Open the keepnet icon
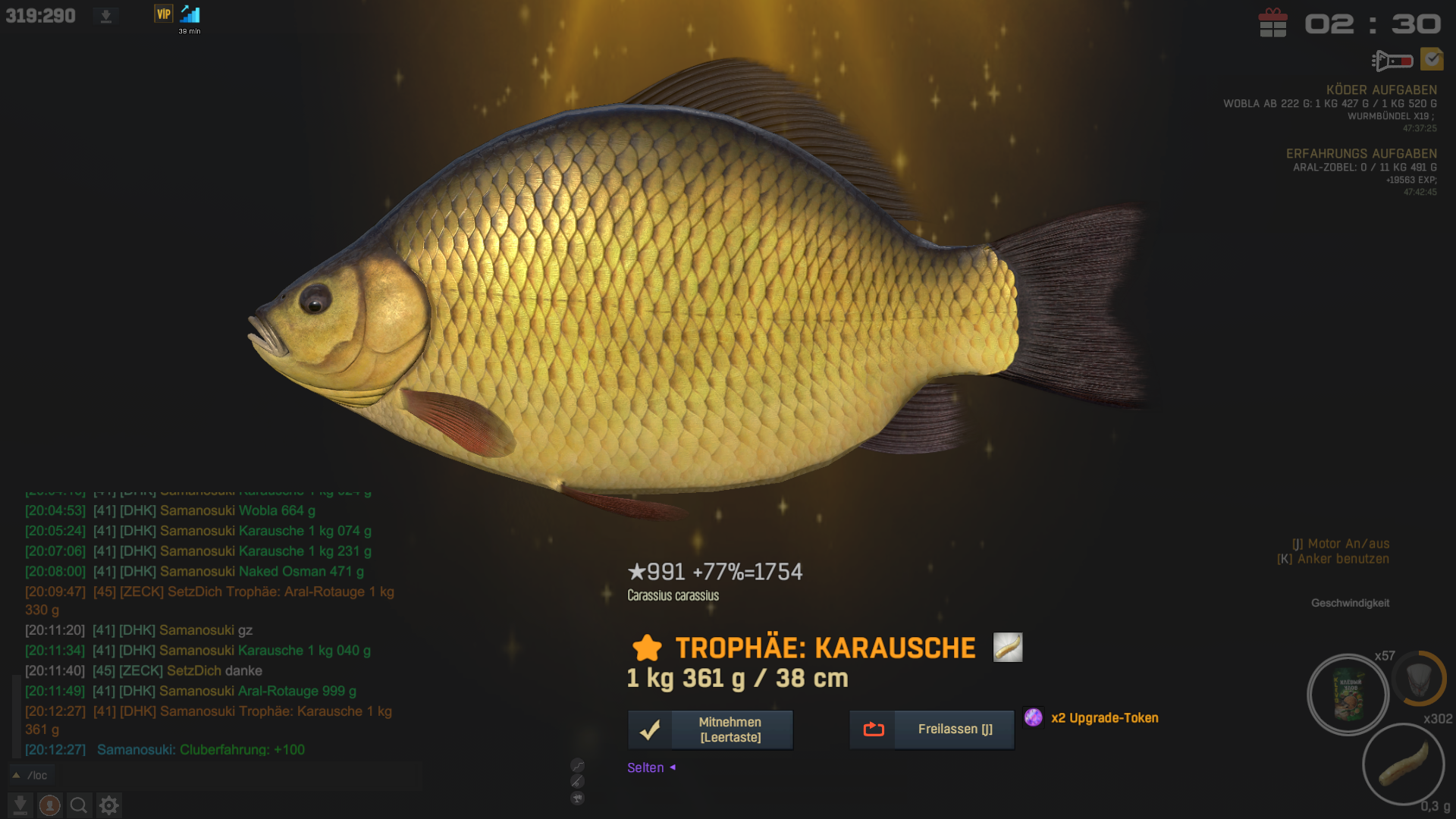 coord(1419,678)
